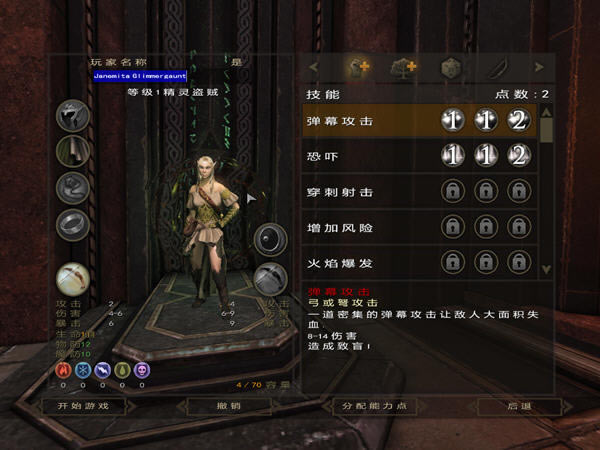Image resolution: width=600 pixels, height=450 pixels.
Task: Select the helmet equipment slot
Action: (73, 114)
